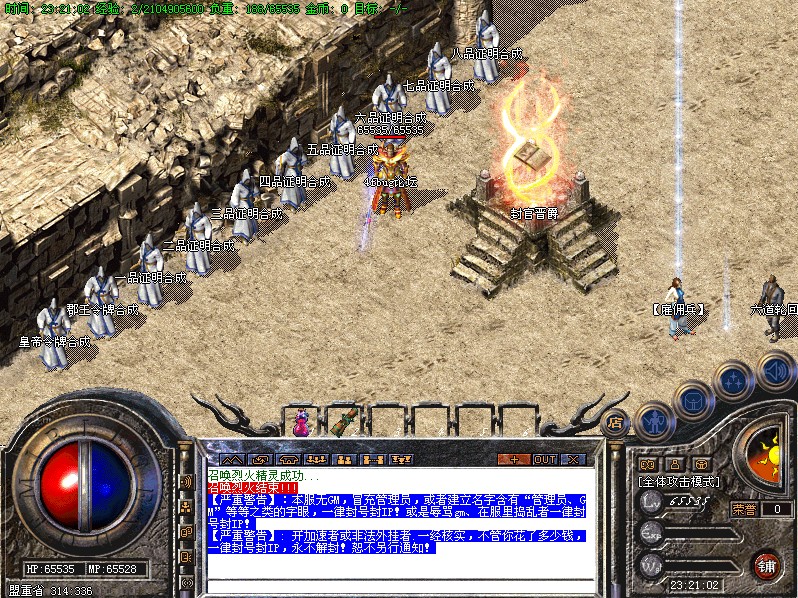
Task: Toggle the 全体攻击模式 attack mode label
Action: click(680, 481)
